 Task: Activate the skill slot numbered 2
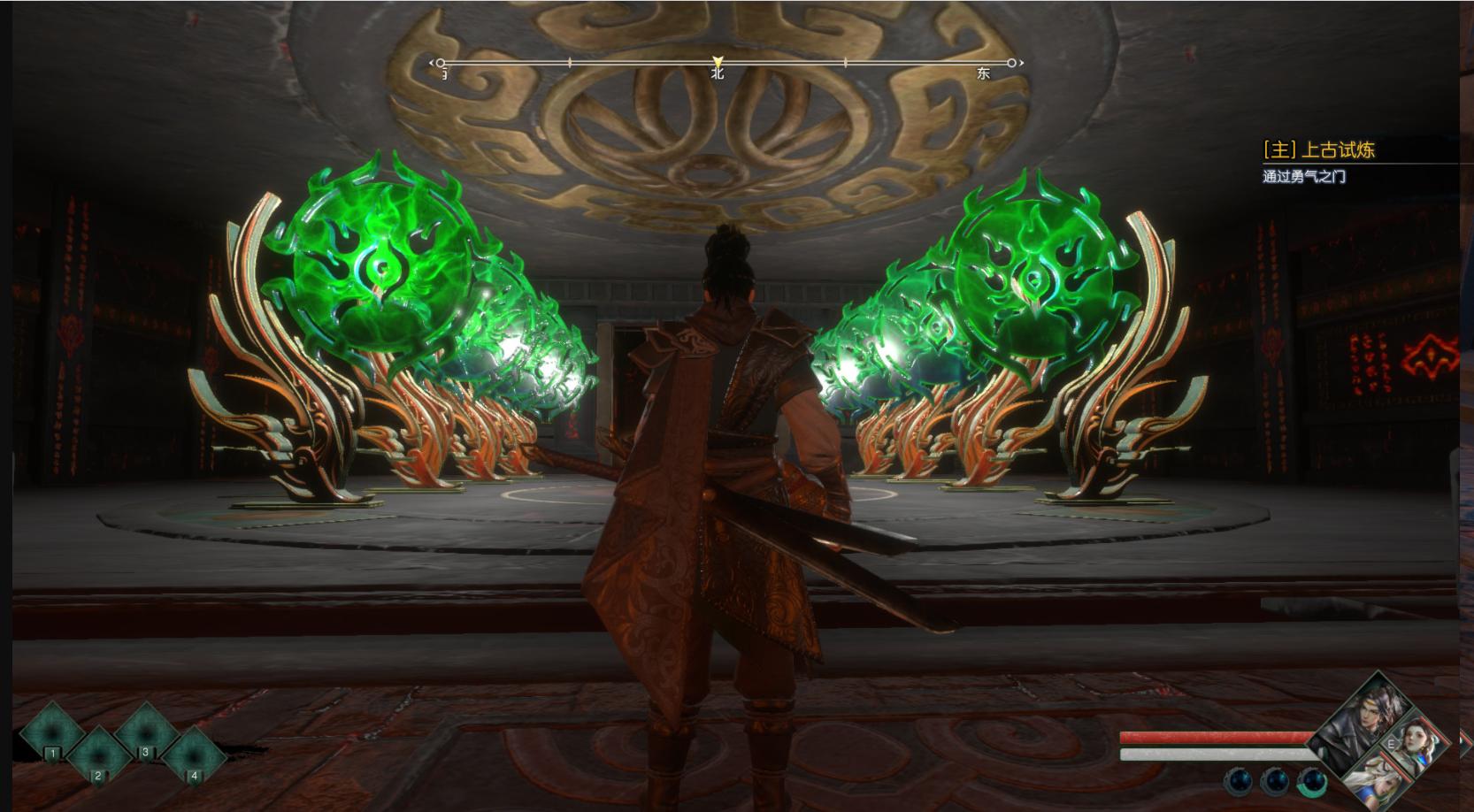coord(98,755)
